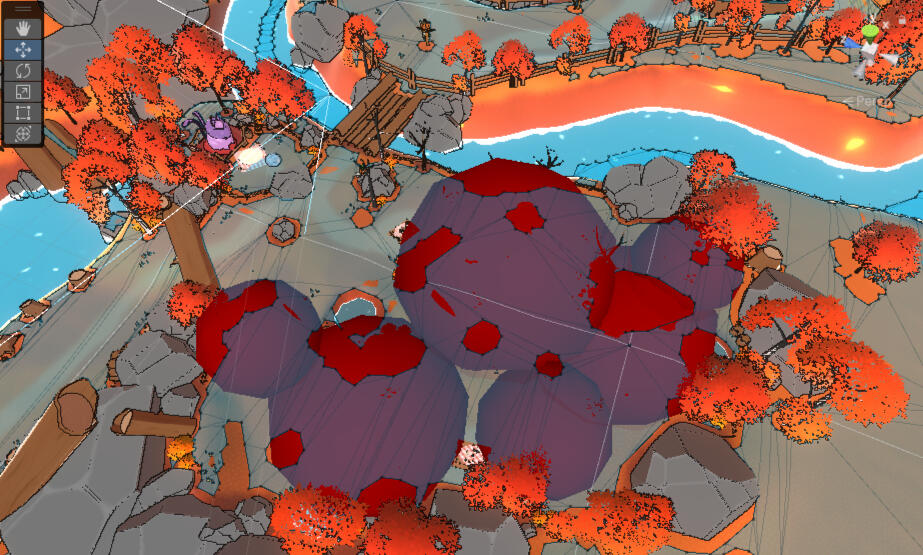Screen dimensions: 923x555
Task: Activate the move tool with four arrows
Action: point(23,49)
